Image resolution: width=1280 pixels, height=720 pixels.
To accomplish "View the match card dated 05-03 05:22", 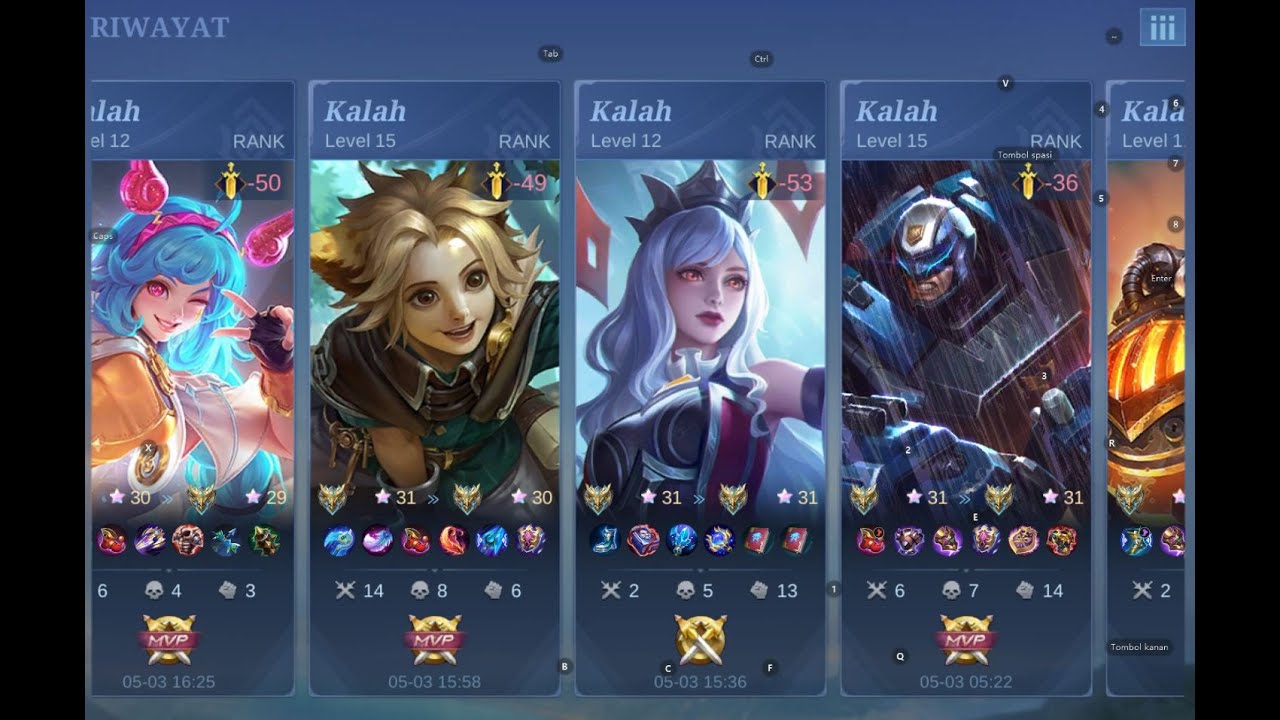I will 966,388.
